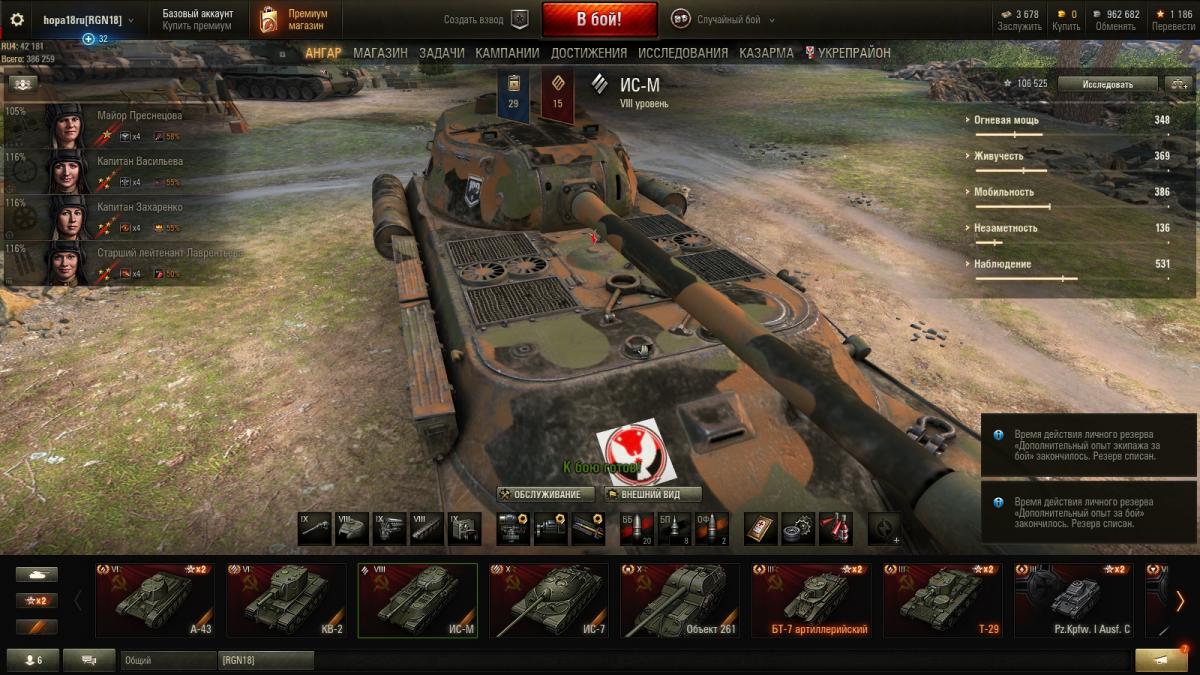Select the ИС-7 tank in the carousel
This screenshot has width=1200, height=675.
[x=548, y=600]
